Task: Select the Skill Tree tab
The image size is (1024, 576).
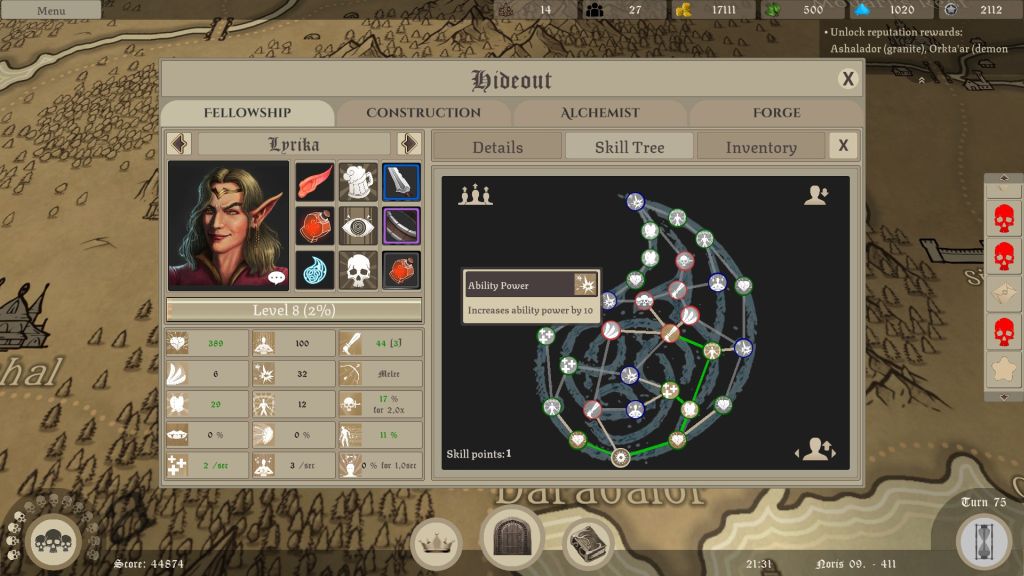Action: (x=629, y=147)
